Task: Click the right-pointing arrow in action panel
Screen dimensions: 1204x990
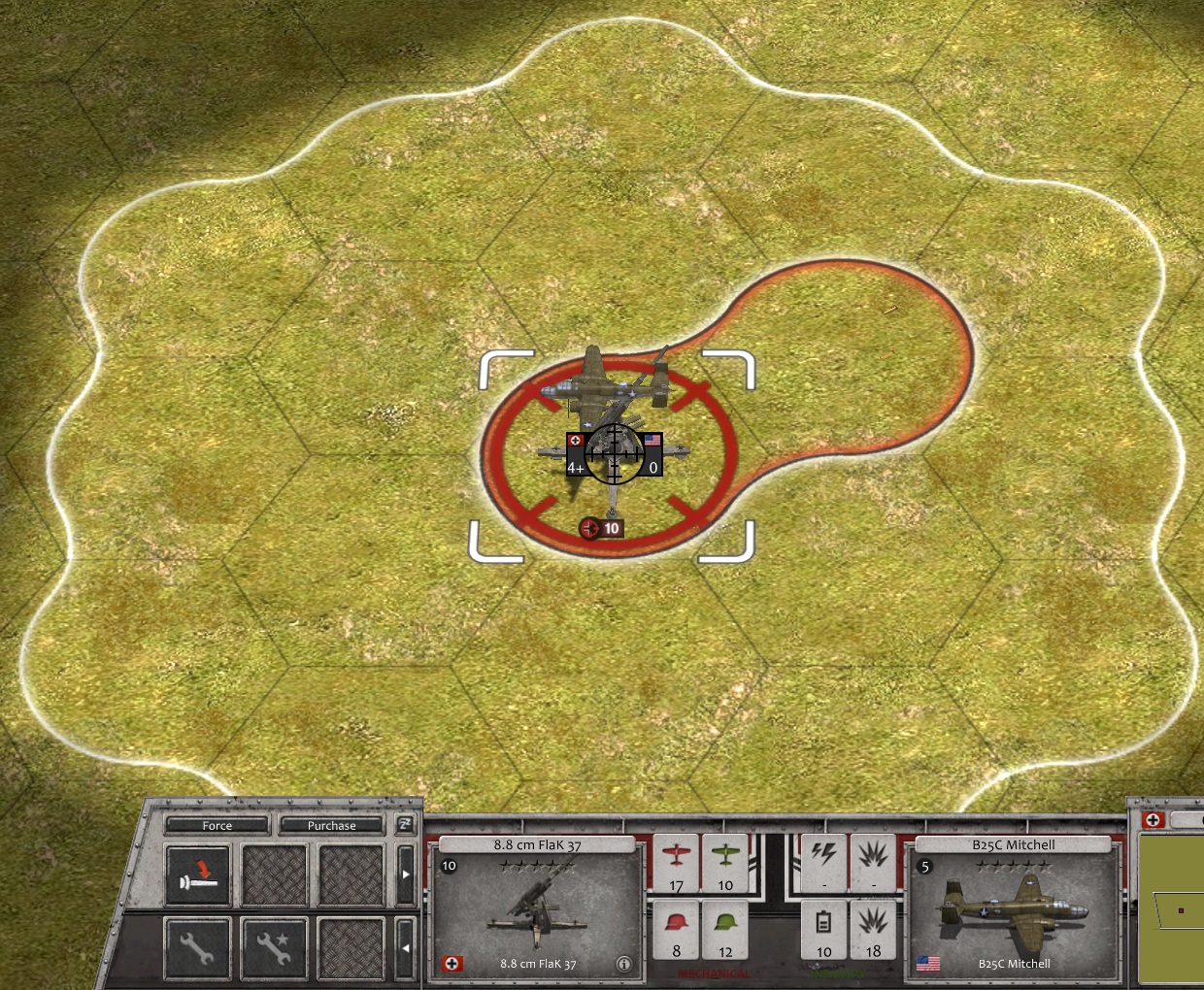Action: coord(406,874)
